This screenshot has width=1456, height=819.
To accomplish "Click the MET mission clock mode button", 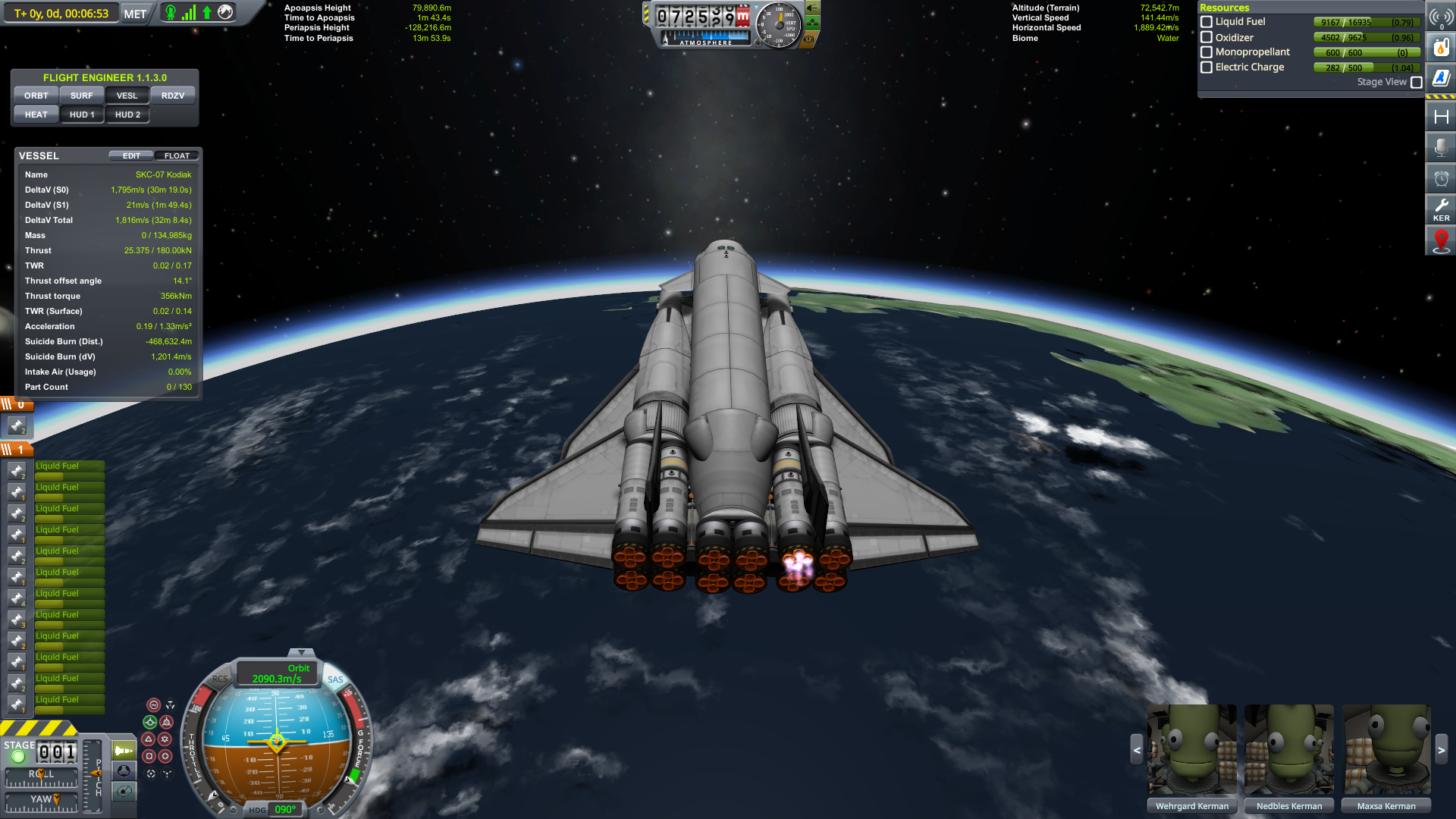I will [x=135, y=14].
